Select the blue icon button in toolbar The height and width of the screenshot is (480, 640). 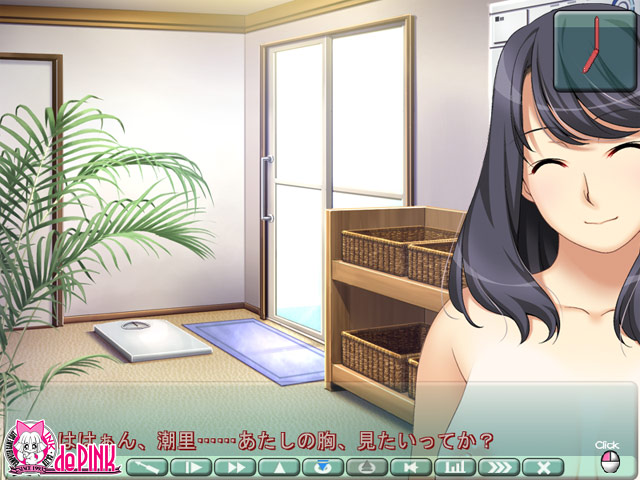point(322,466)
